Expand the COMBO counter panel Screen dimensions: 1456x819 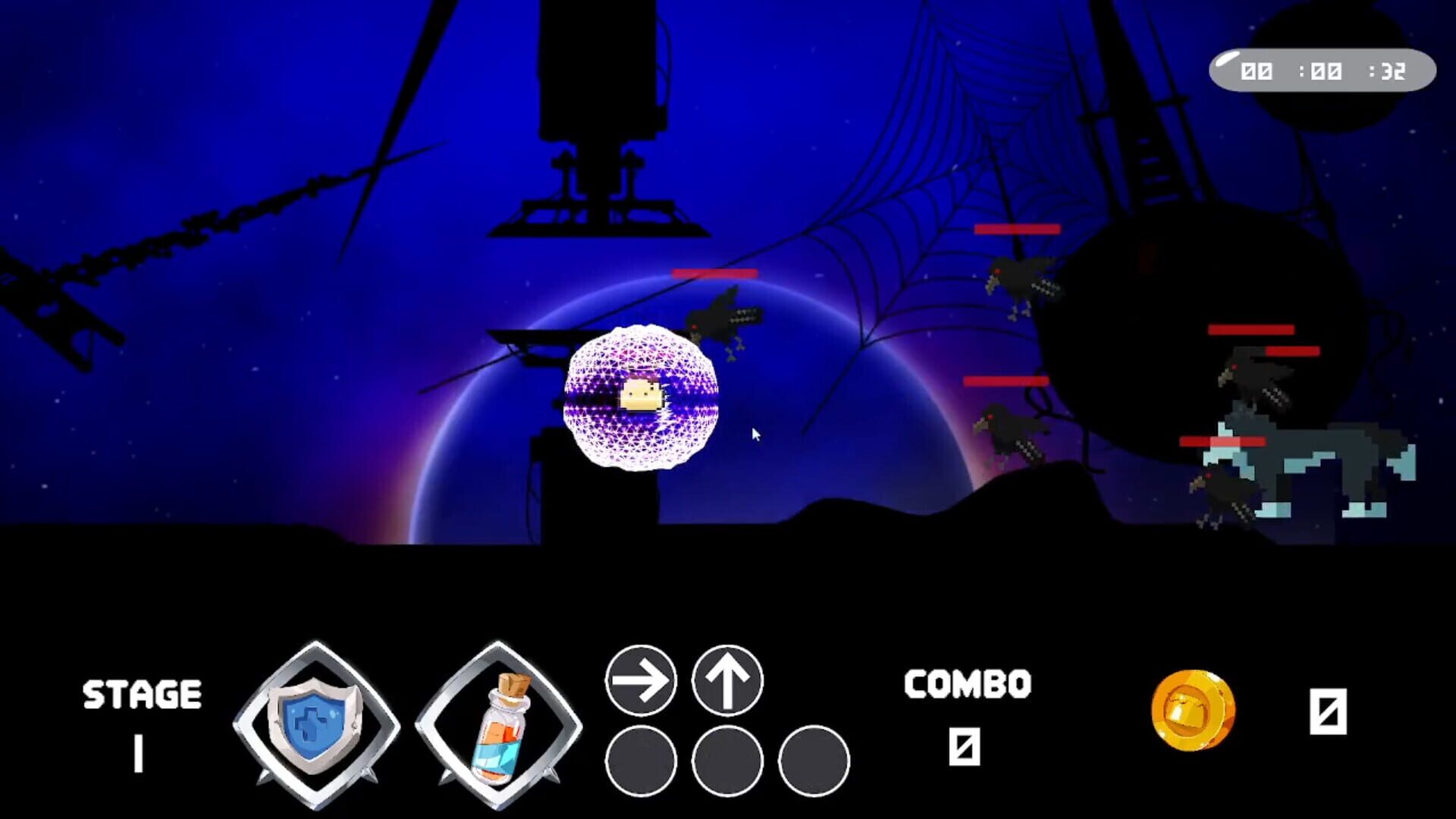[x=967, y=682]
